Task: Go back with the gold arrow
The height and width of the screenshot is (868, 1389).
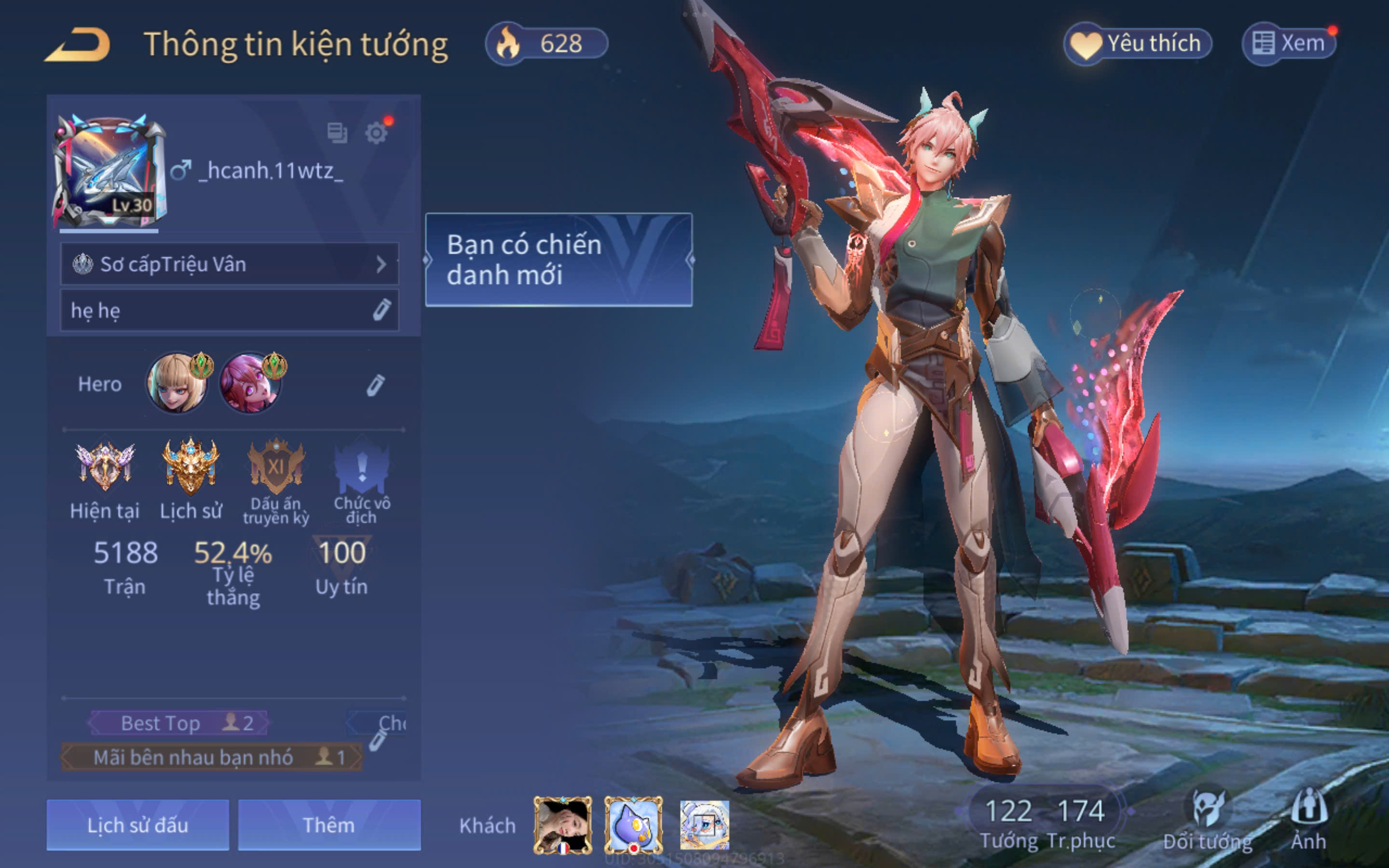Action: (78, 45)
